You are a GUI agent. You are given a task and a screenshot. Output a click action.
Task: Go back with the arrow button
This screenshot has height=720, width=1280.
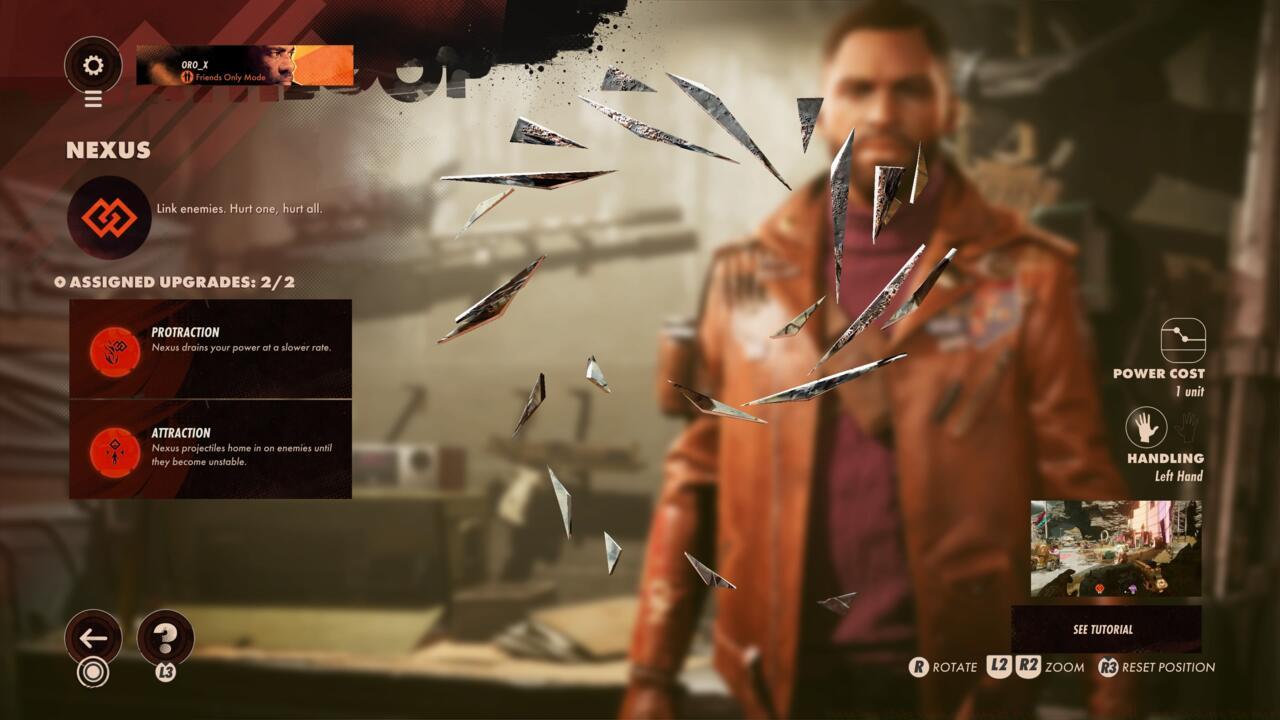[x=93, y=638]
